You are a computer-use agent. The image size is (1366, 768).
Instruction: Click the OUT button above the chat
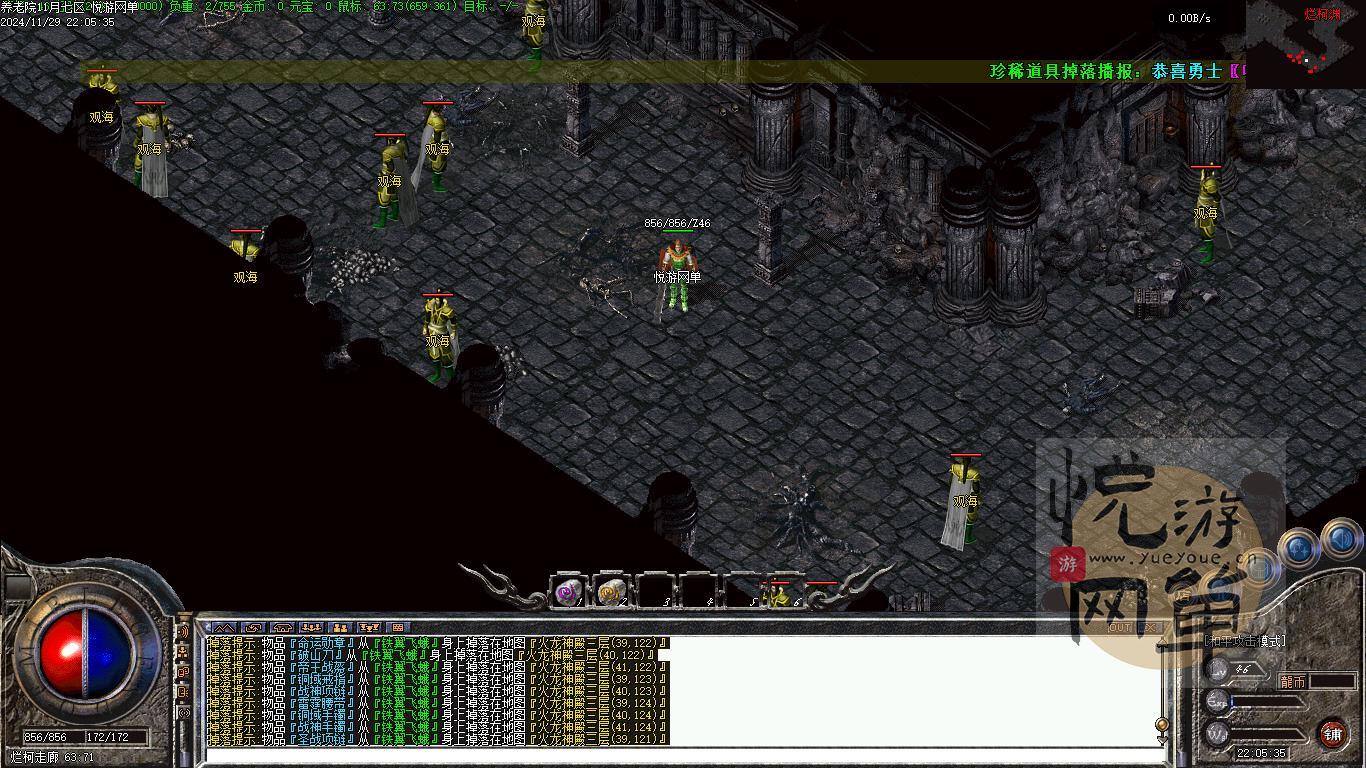(1120, 628)
